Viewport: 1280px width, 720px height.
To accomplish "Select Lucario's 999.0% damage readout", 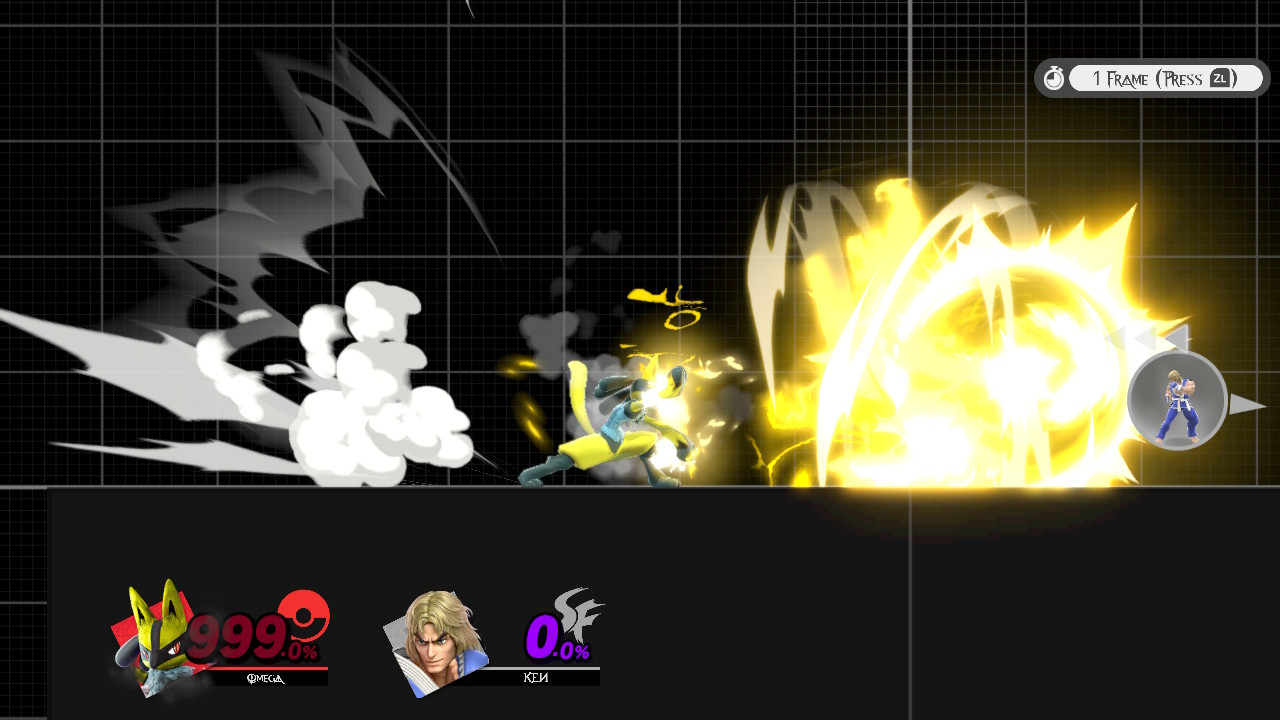I will tap(248, 635).
